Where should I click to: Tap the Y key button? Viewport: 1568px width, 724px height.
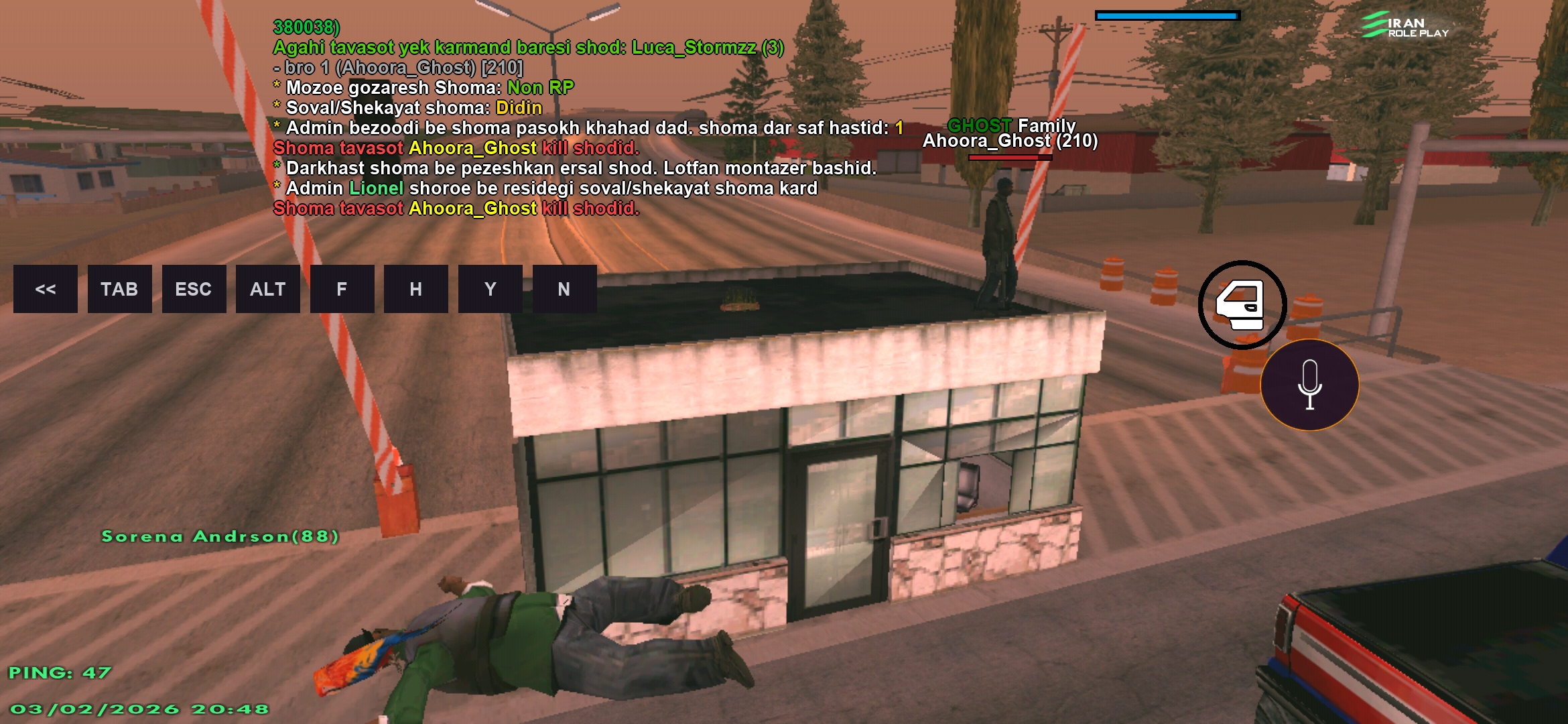pyautogui.click(x=491, y=289)
